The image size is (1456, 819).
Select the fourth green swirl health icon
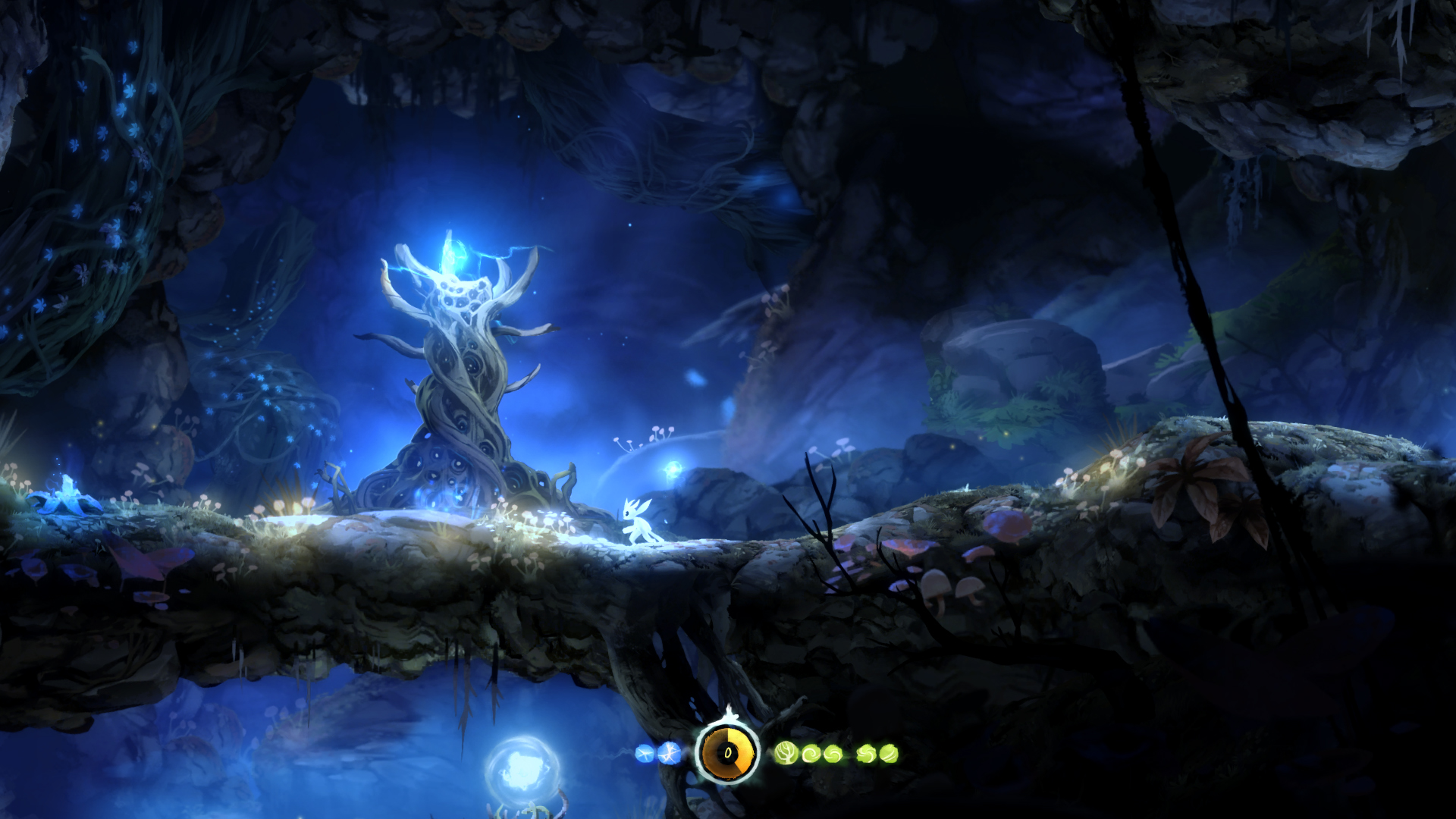(x=866, y=753)
